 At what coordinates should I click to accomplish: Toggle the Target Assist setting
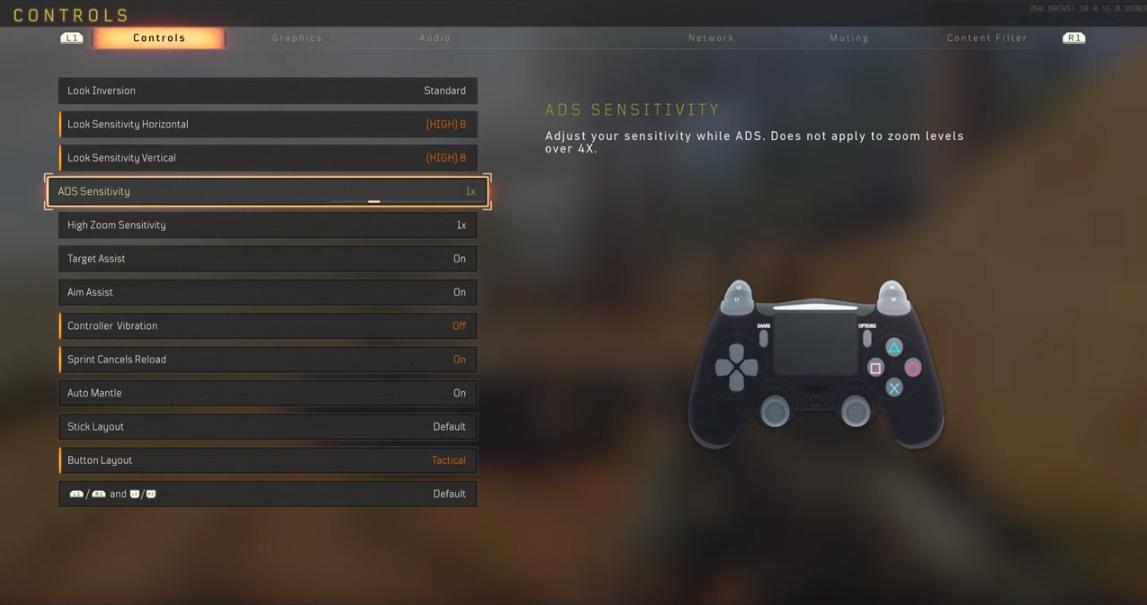point(268,259)
